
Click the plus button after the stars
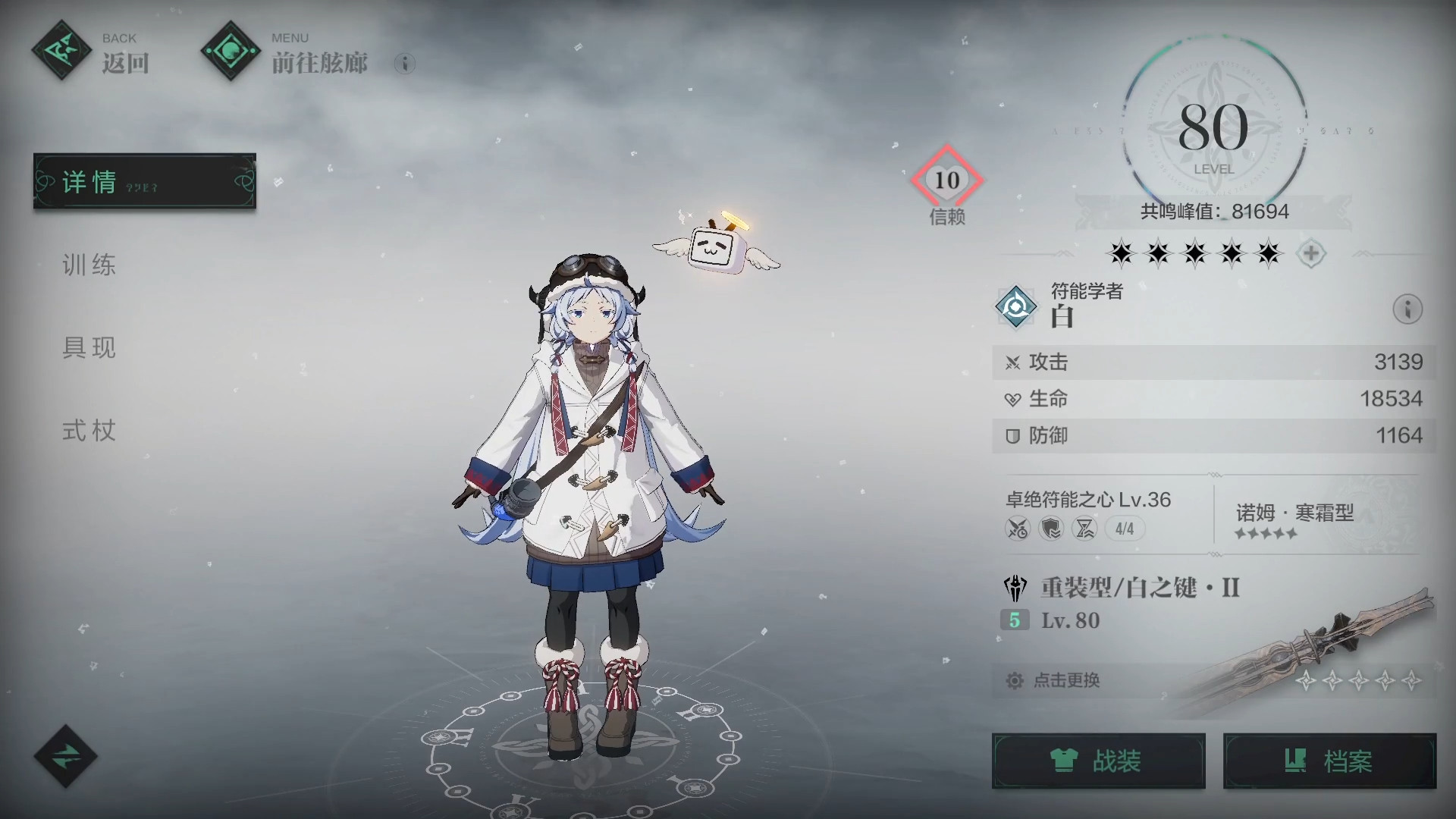1311,253
